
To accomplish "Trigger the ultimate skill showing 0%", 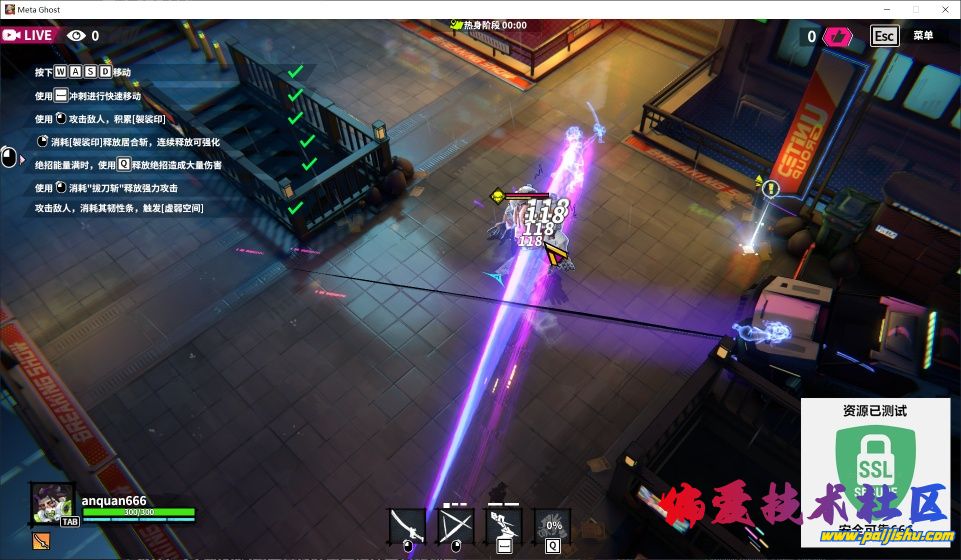I will click(552, 525).
